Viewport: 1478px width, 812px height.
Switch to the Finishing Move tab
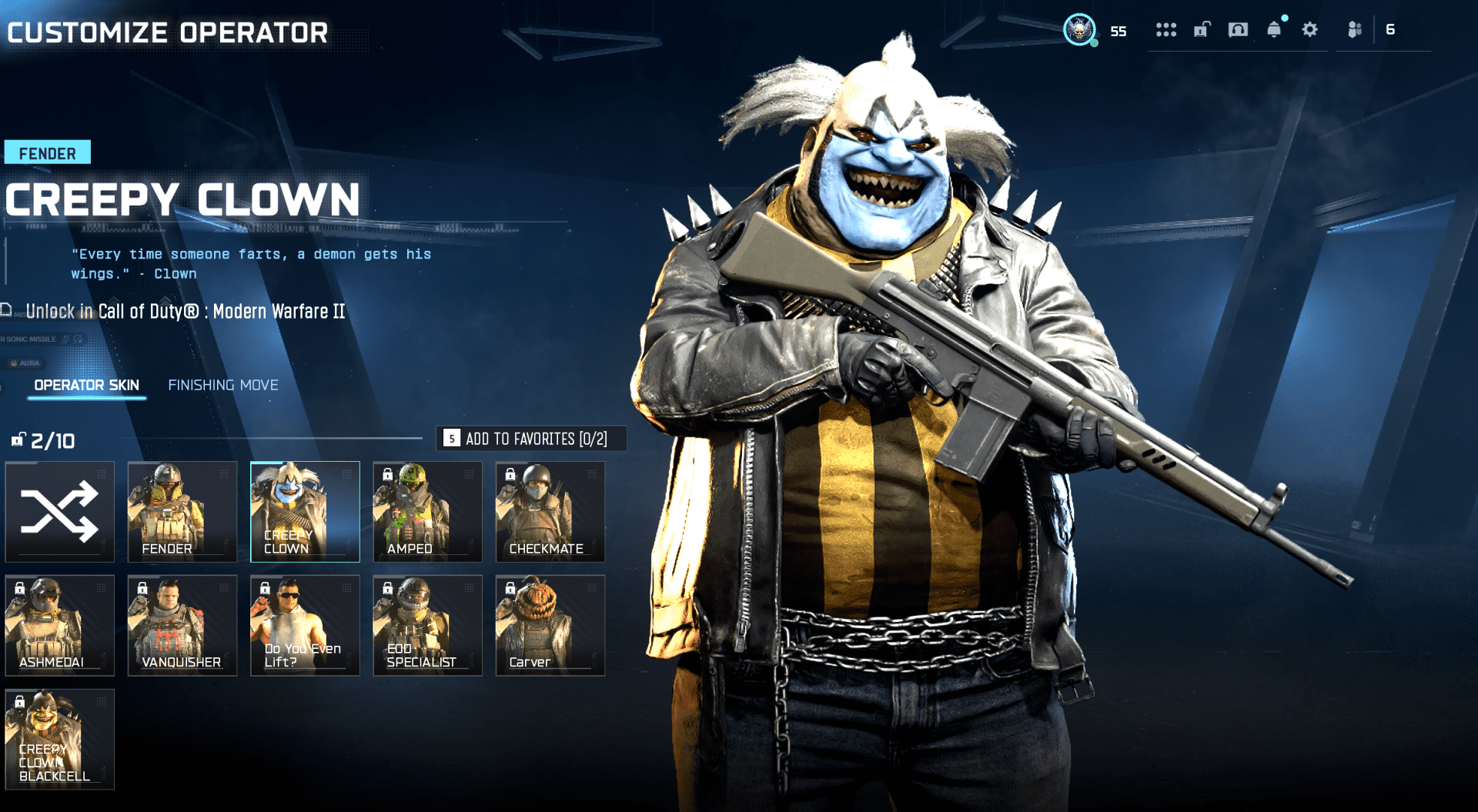223,385
